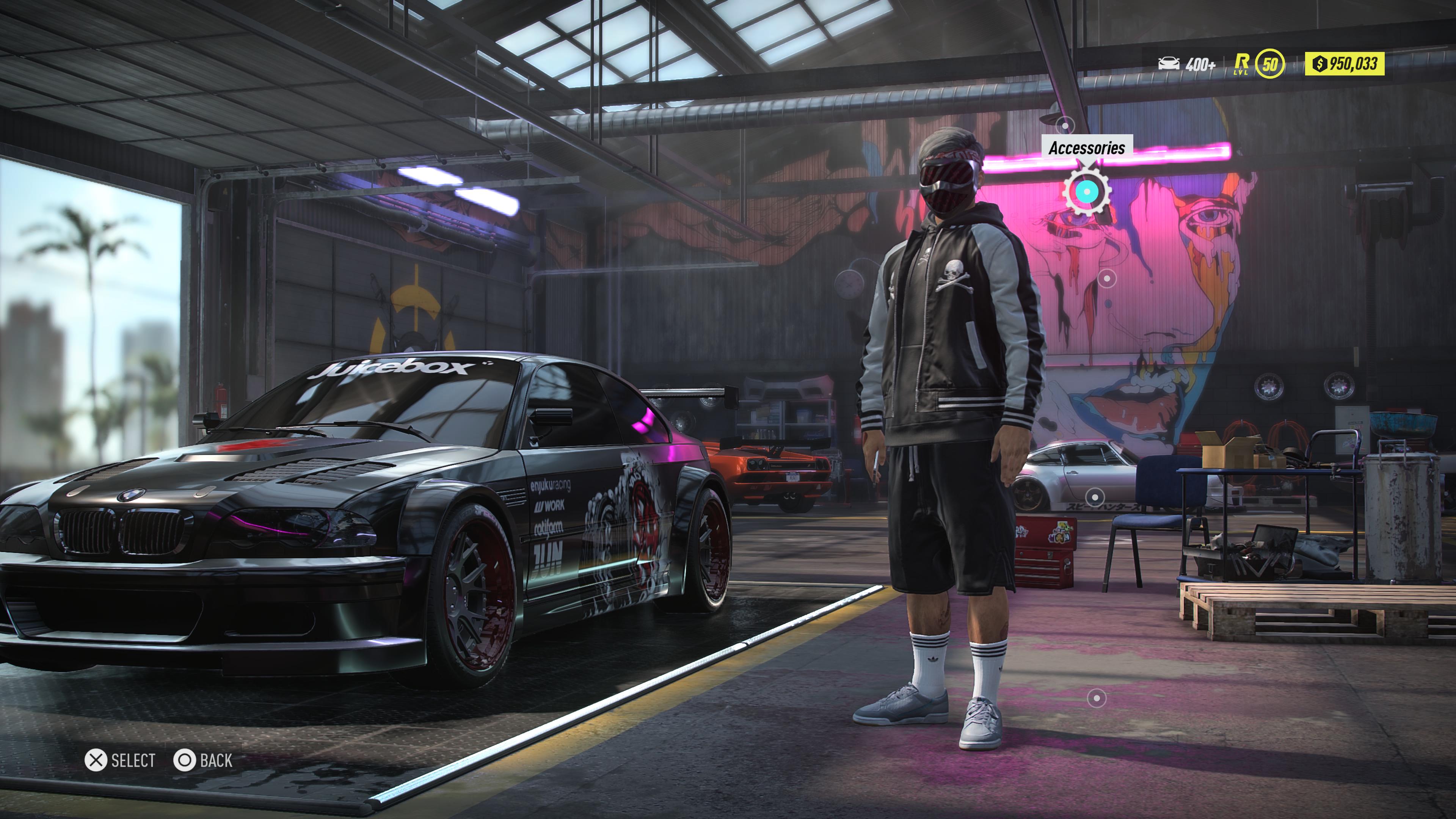Select the footwear node near the character's sneakers
Viewport: 1456px width, 819px height.
coord(1097,698)
